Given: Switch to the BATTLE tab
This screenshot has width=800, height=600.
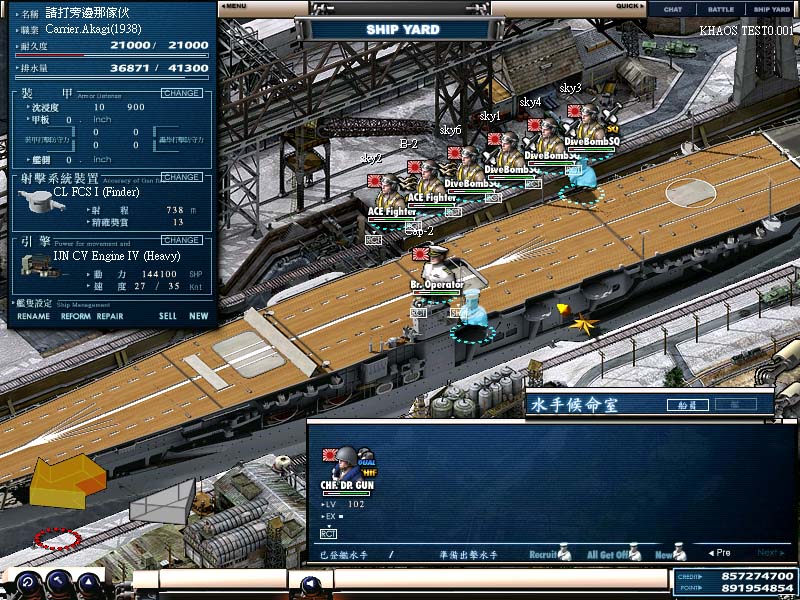Looking at the screenshot, I should (x=721, y=9).
